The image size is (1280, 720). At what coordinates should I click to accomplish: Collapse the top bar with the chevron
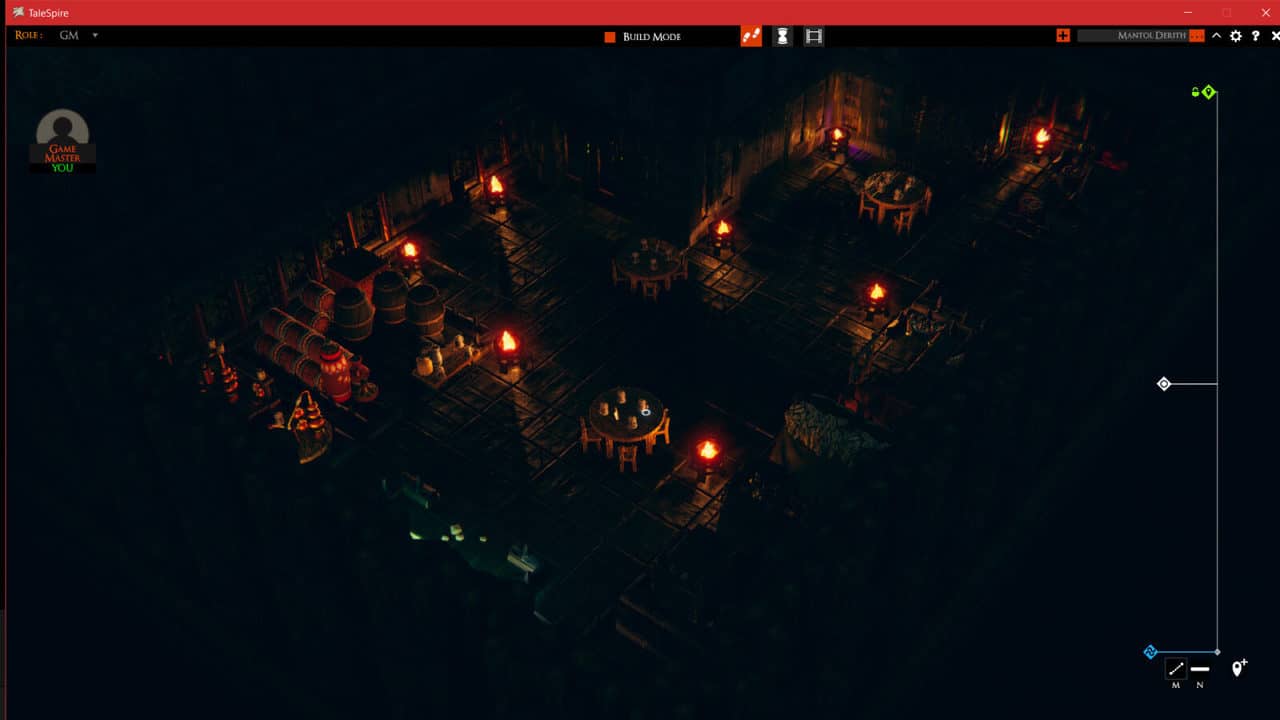point(1215,36)
